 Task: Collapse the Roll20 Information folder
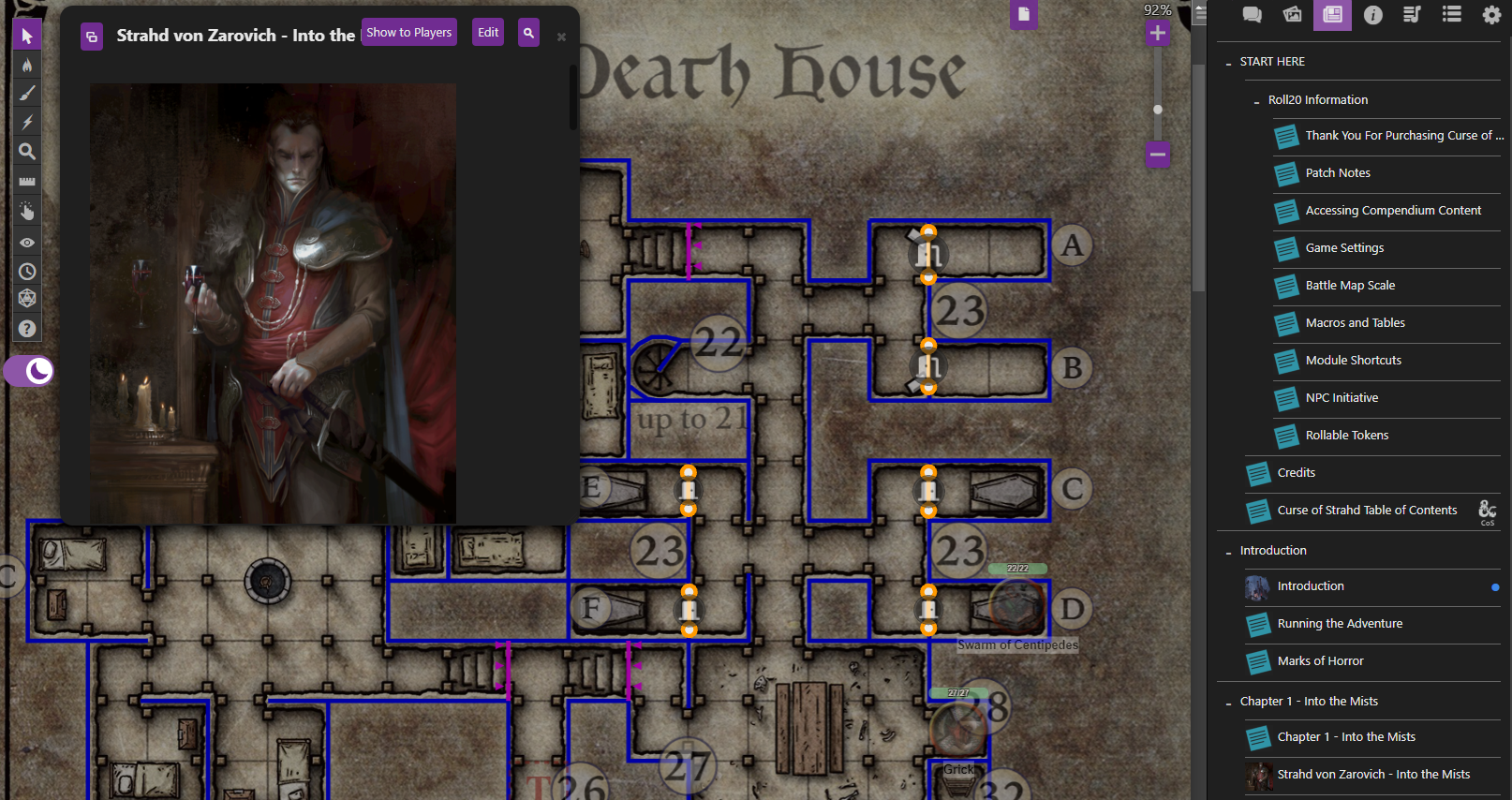1257,100
